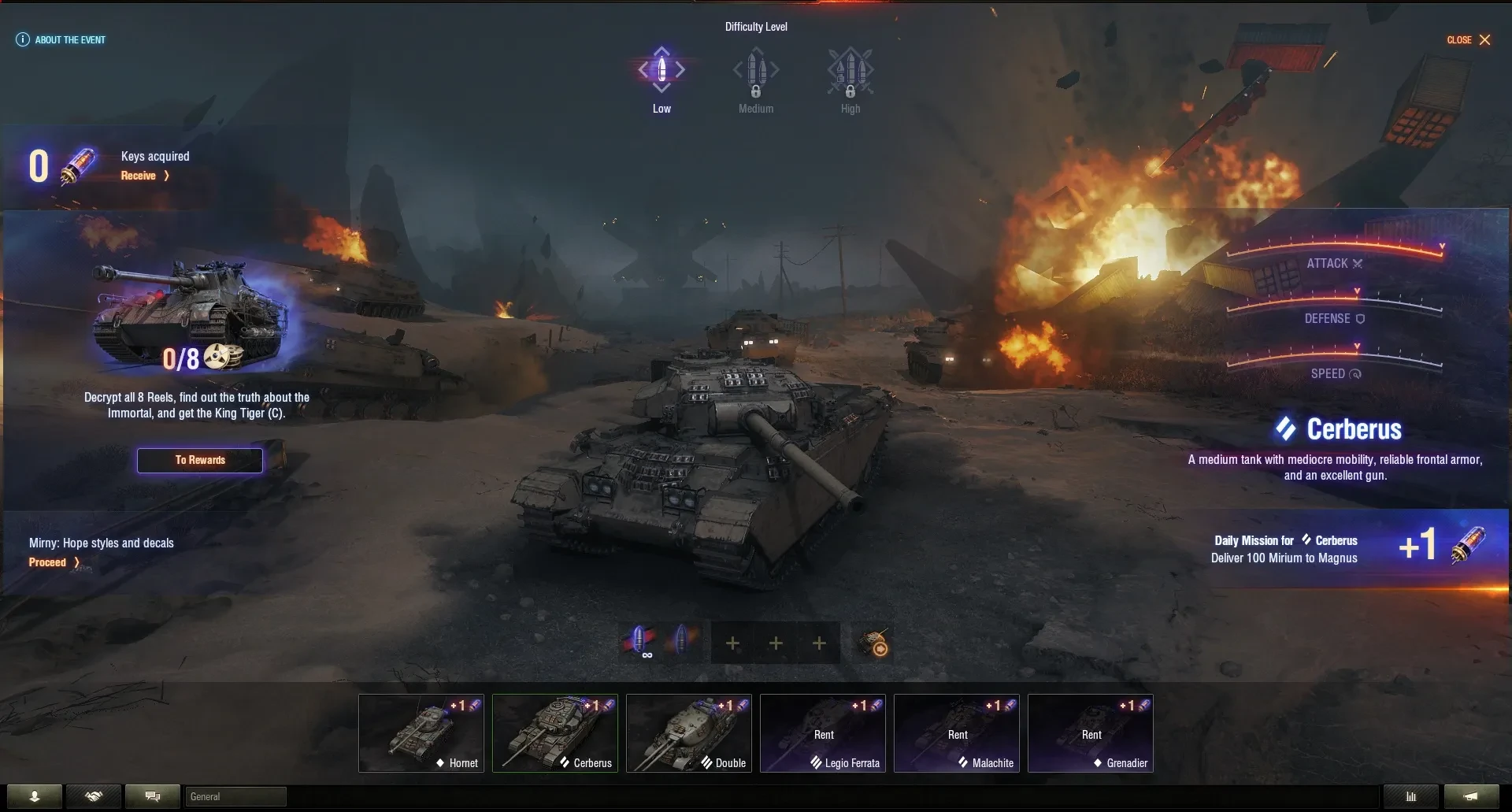The width and height of the screenshot is (1512, 812).
Task: Open the handshake contacts button
Action: pyautogui.click(x=94, y=796)
